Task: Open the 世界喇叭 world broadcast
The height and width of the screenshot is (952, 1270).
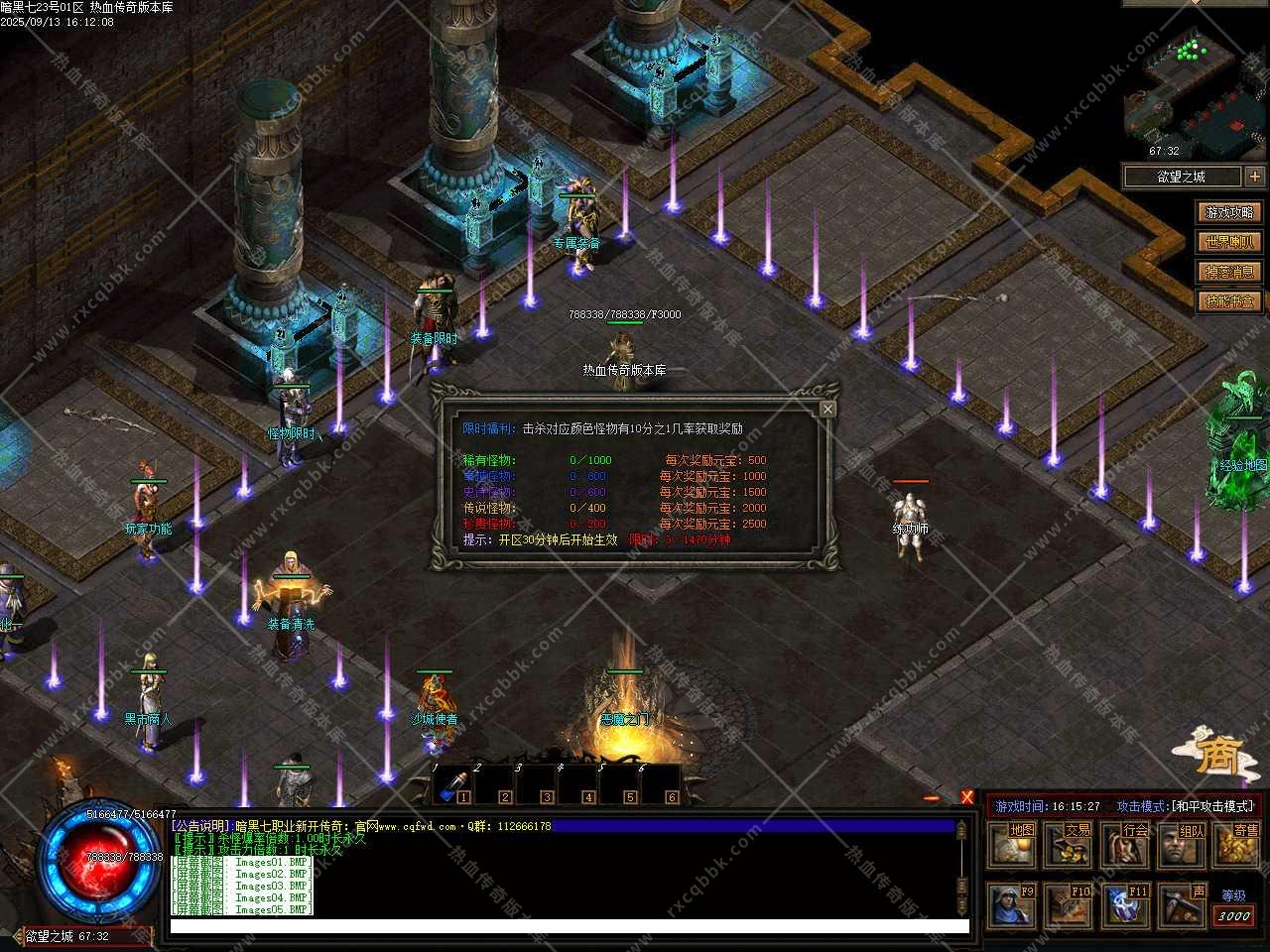Action: tap(1229, 242)
